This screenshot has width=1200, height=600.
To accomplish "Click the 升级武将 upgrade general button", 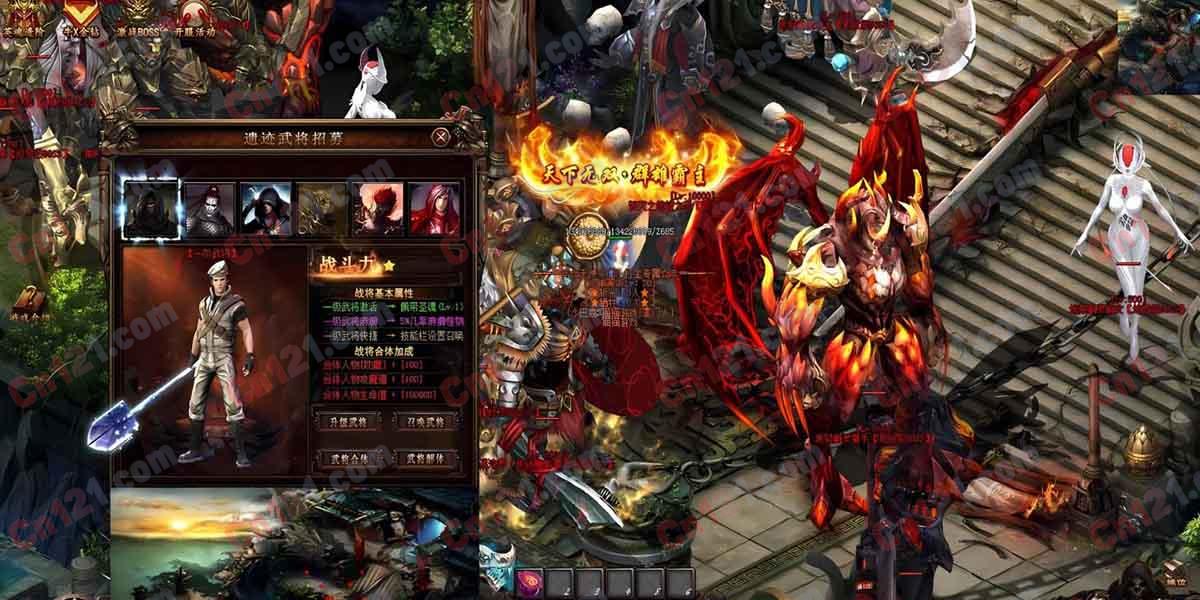I will click(343, 421).
